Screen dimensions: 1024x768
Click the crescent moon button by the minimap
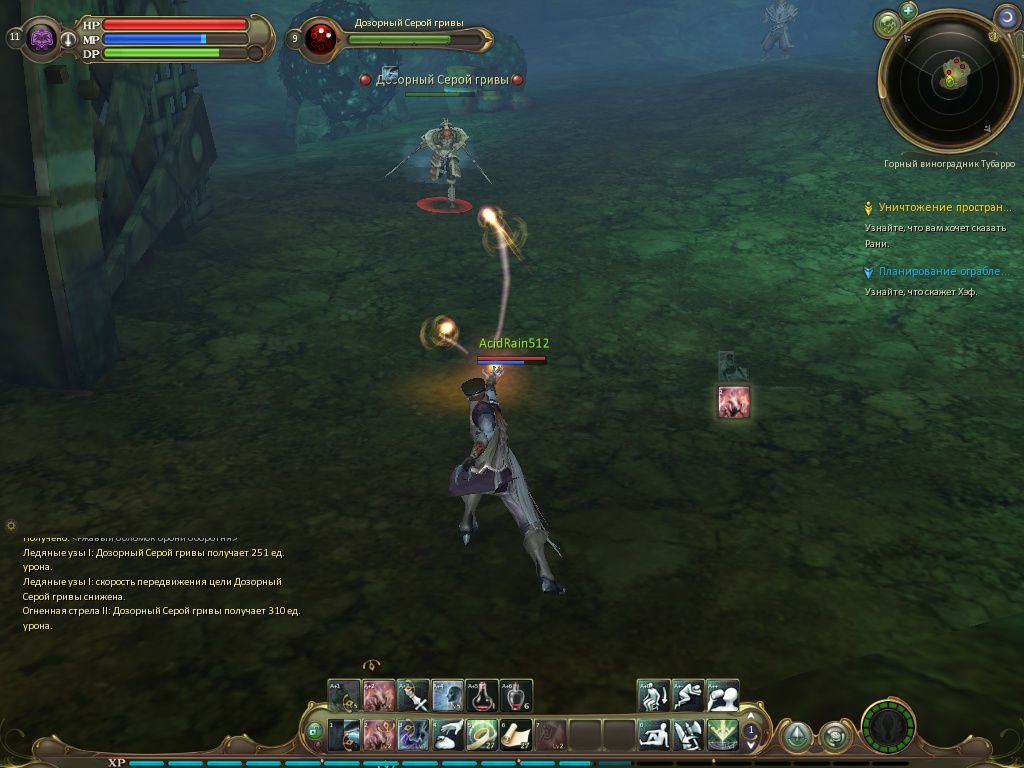(x=1007, y=16)
